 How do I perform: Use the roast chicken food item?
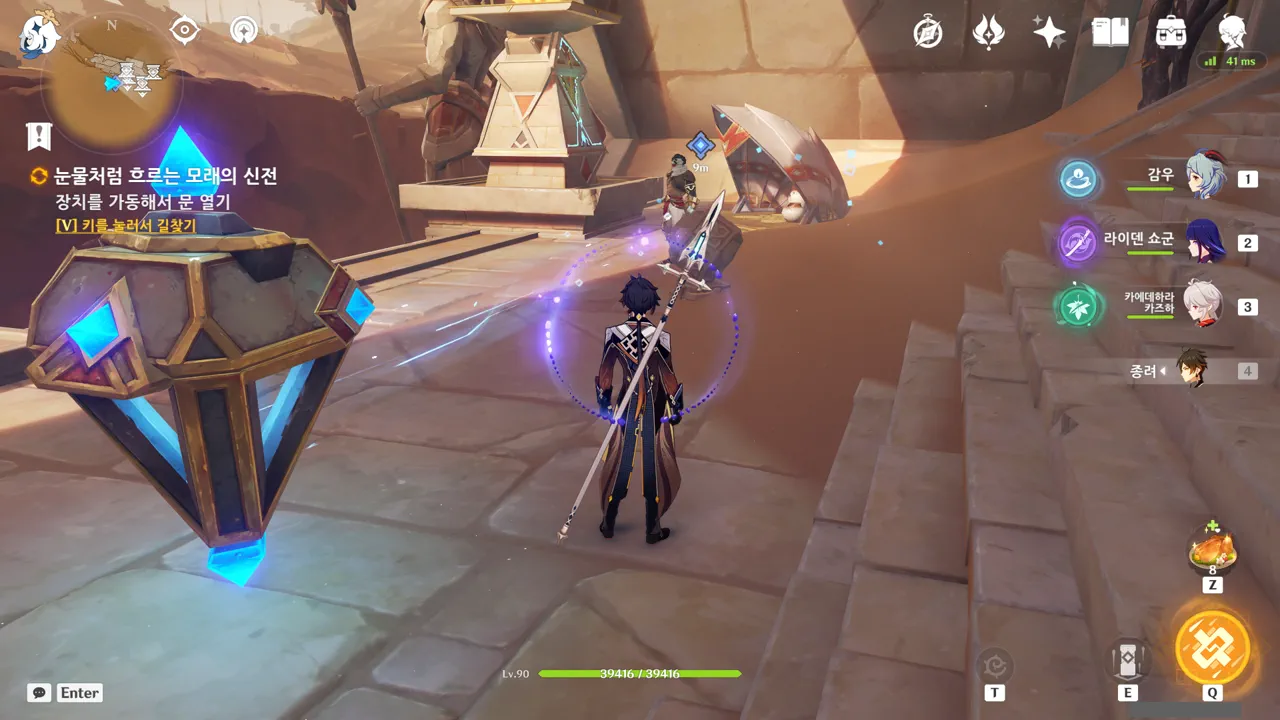coord(1212,549)
